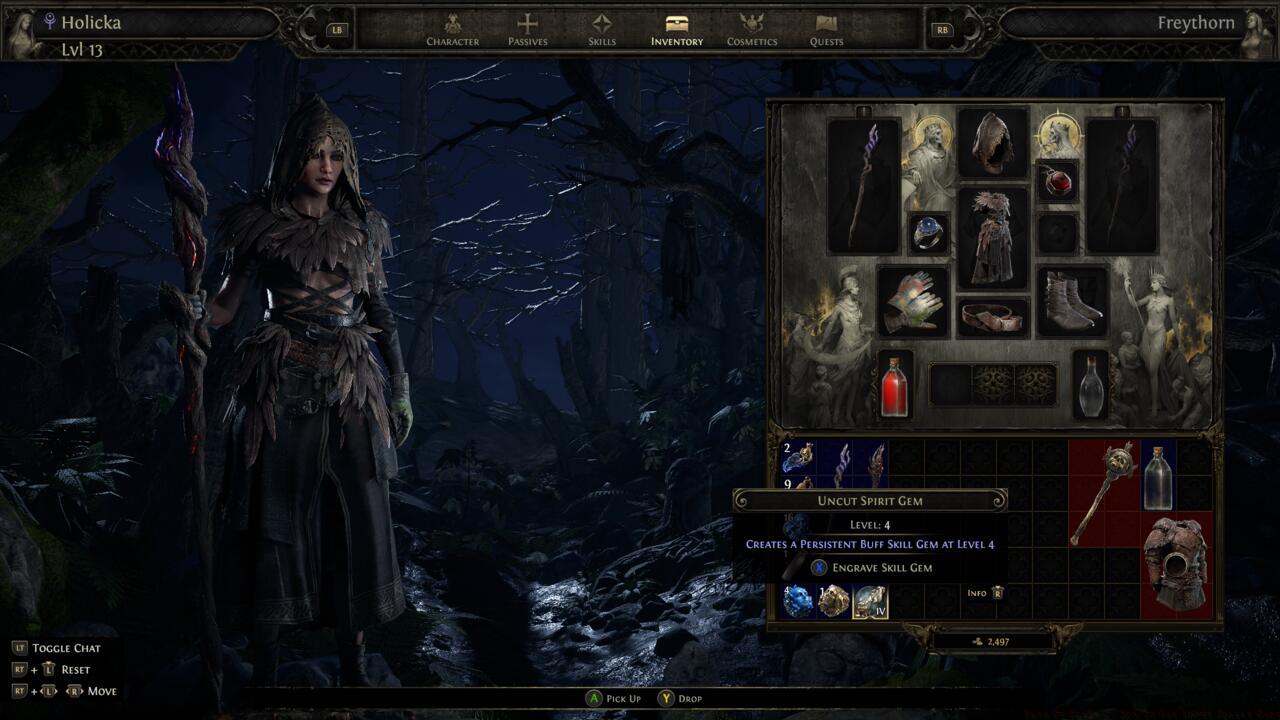Open the Skills gem icon

(x=601, y=25)
